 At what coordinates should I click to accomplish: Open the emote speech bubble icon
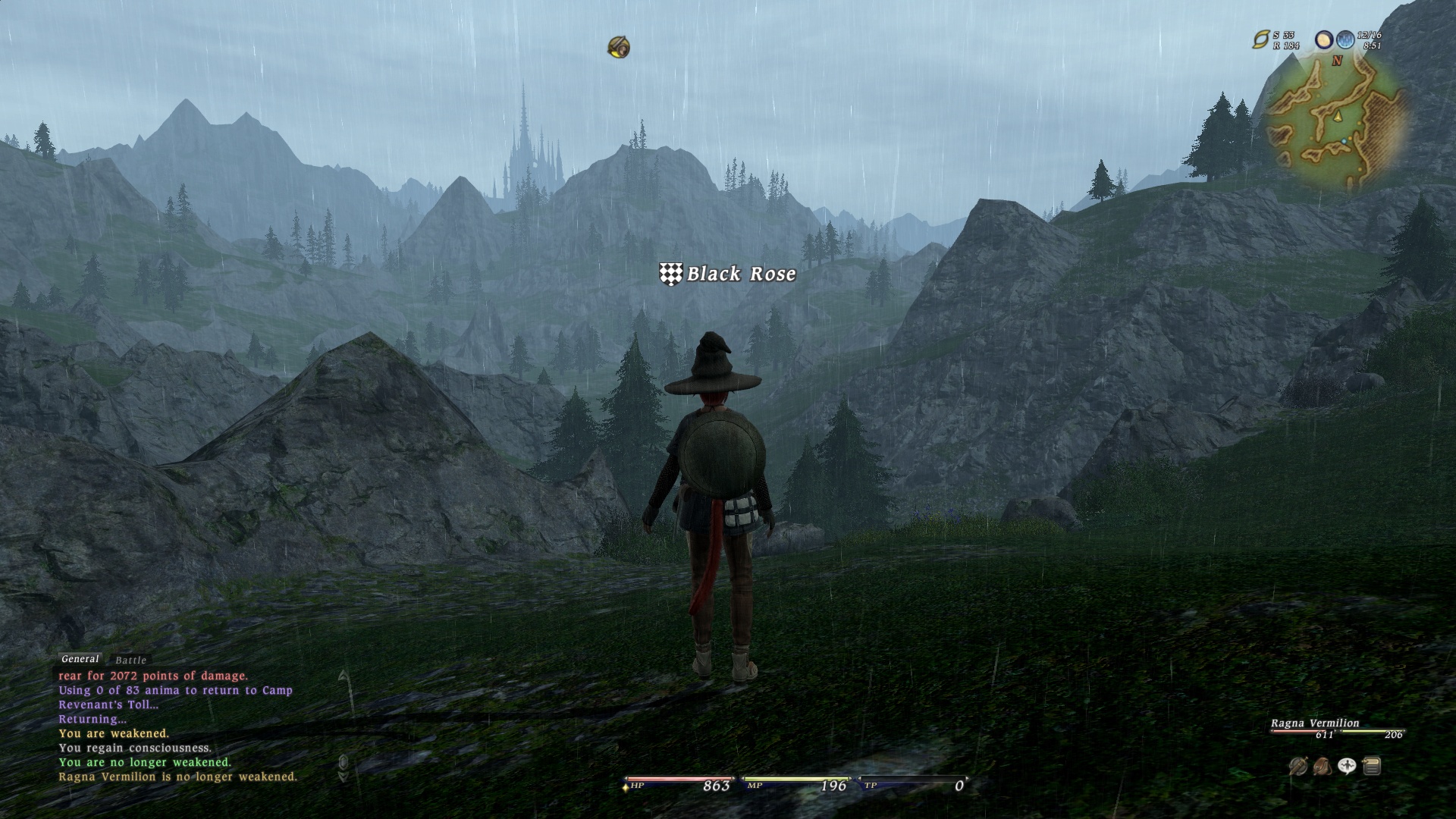1347,767
